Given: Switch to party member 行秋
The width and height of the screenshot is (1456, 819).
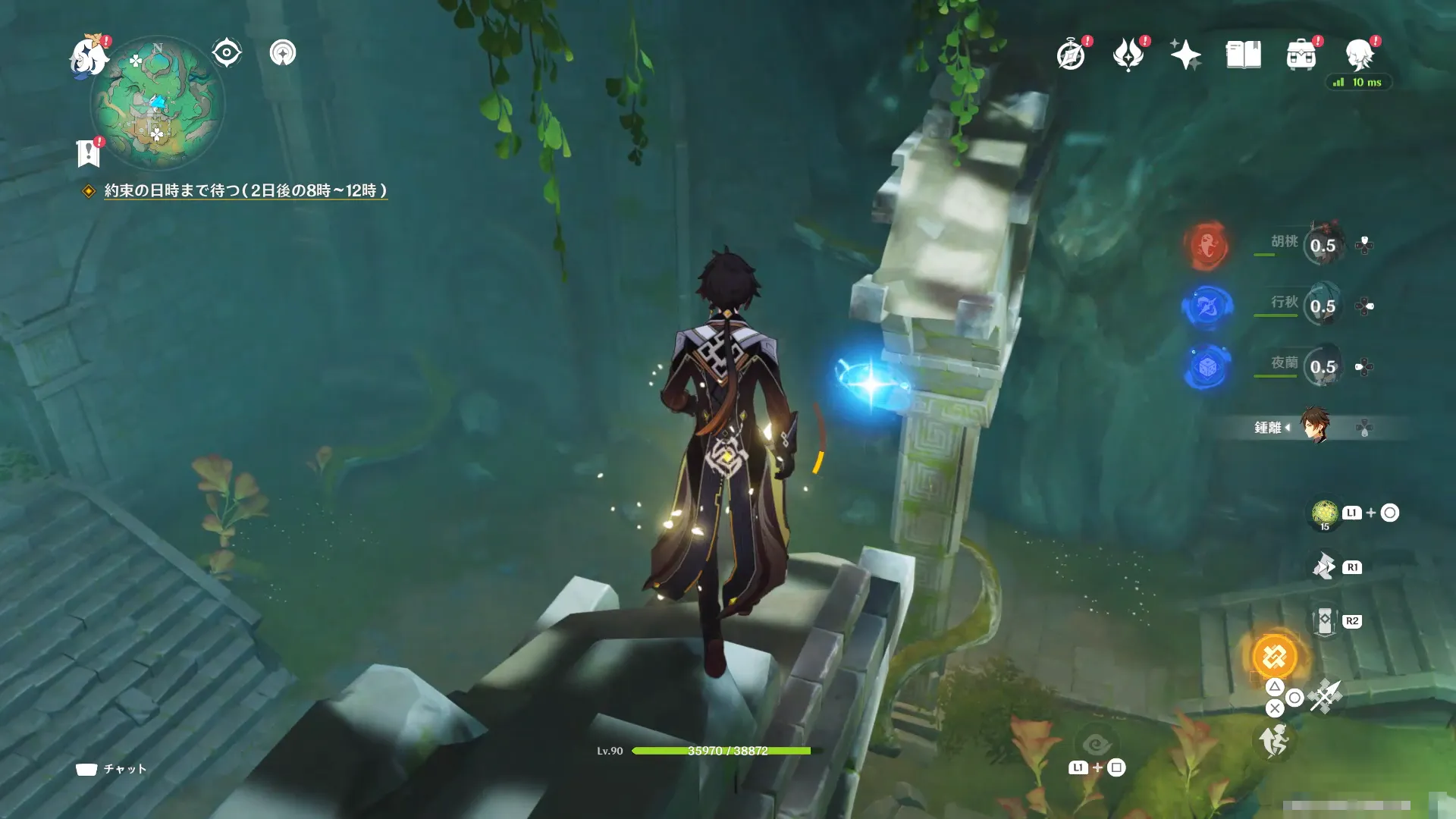Looking at the screenshot, I should coord(1323,306).
